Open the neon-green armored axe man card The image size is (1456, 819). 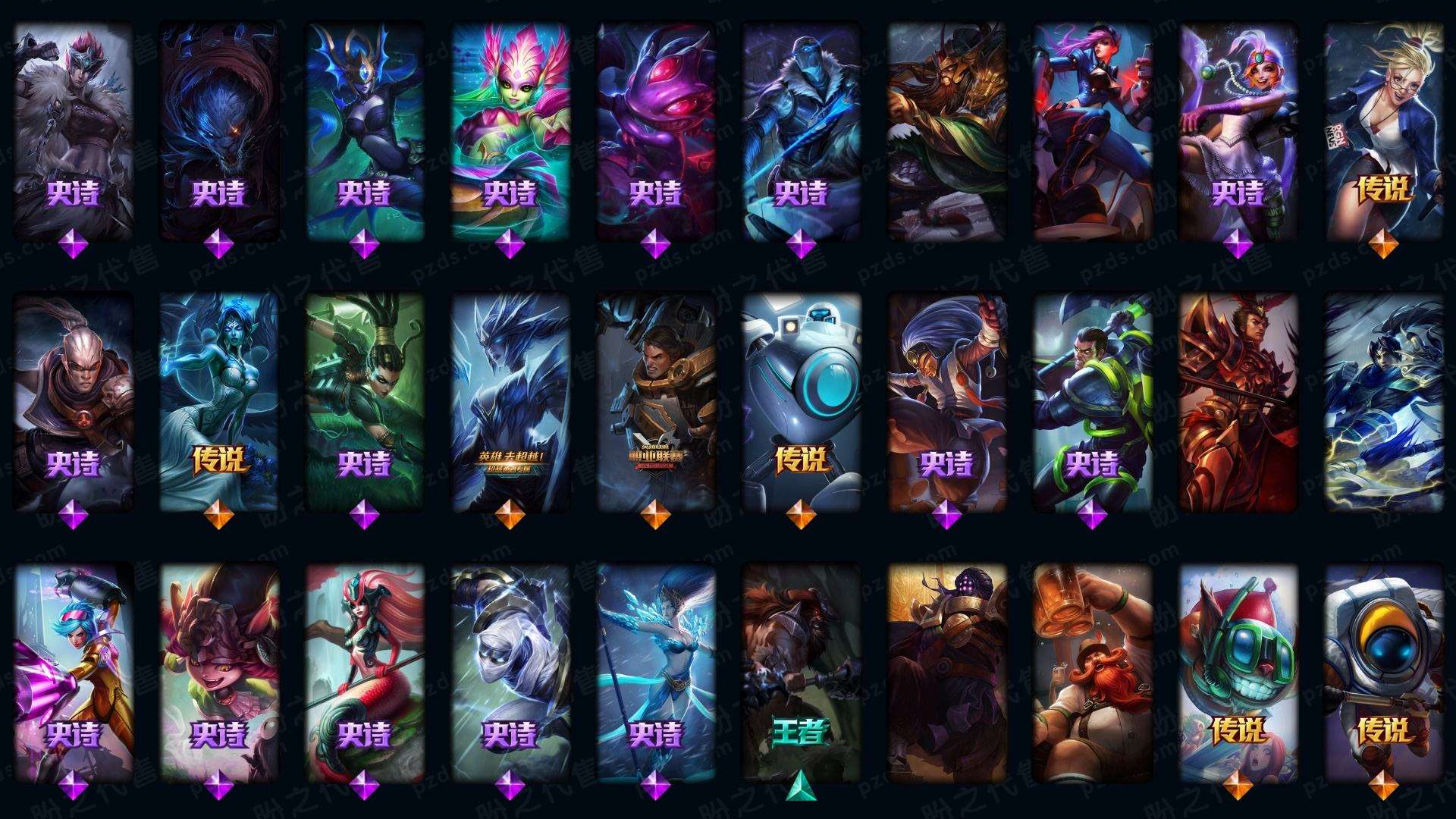point(1092,402)
